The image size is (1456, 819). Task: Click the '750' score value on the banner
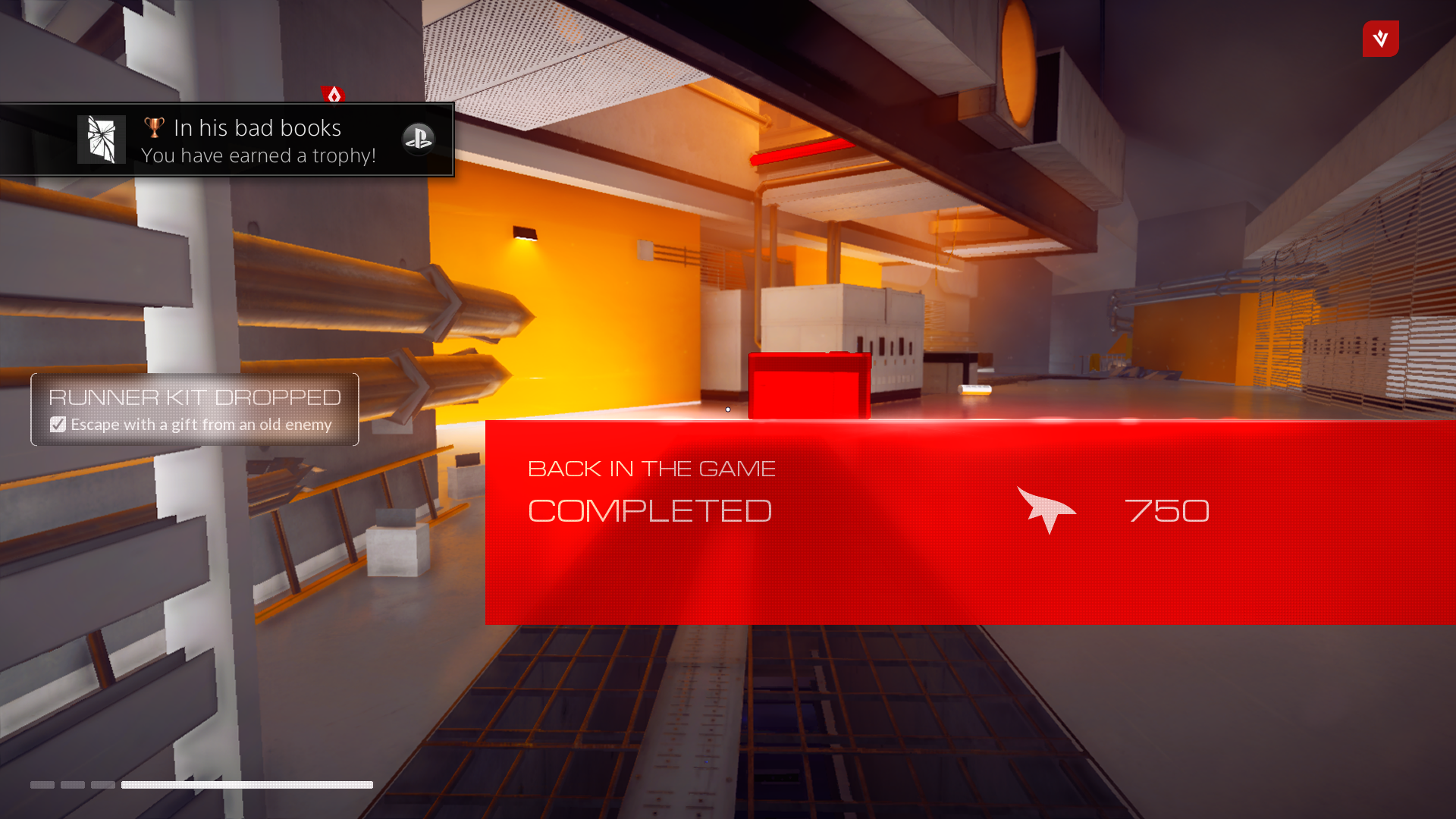1167,510
